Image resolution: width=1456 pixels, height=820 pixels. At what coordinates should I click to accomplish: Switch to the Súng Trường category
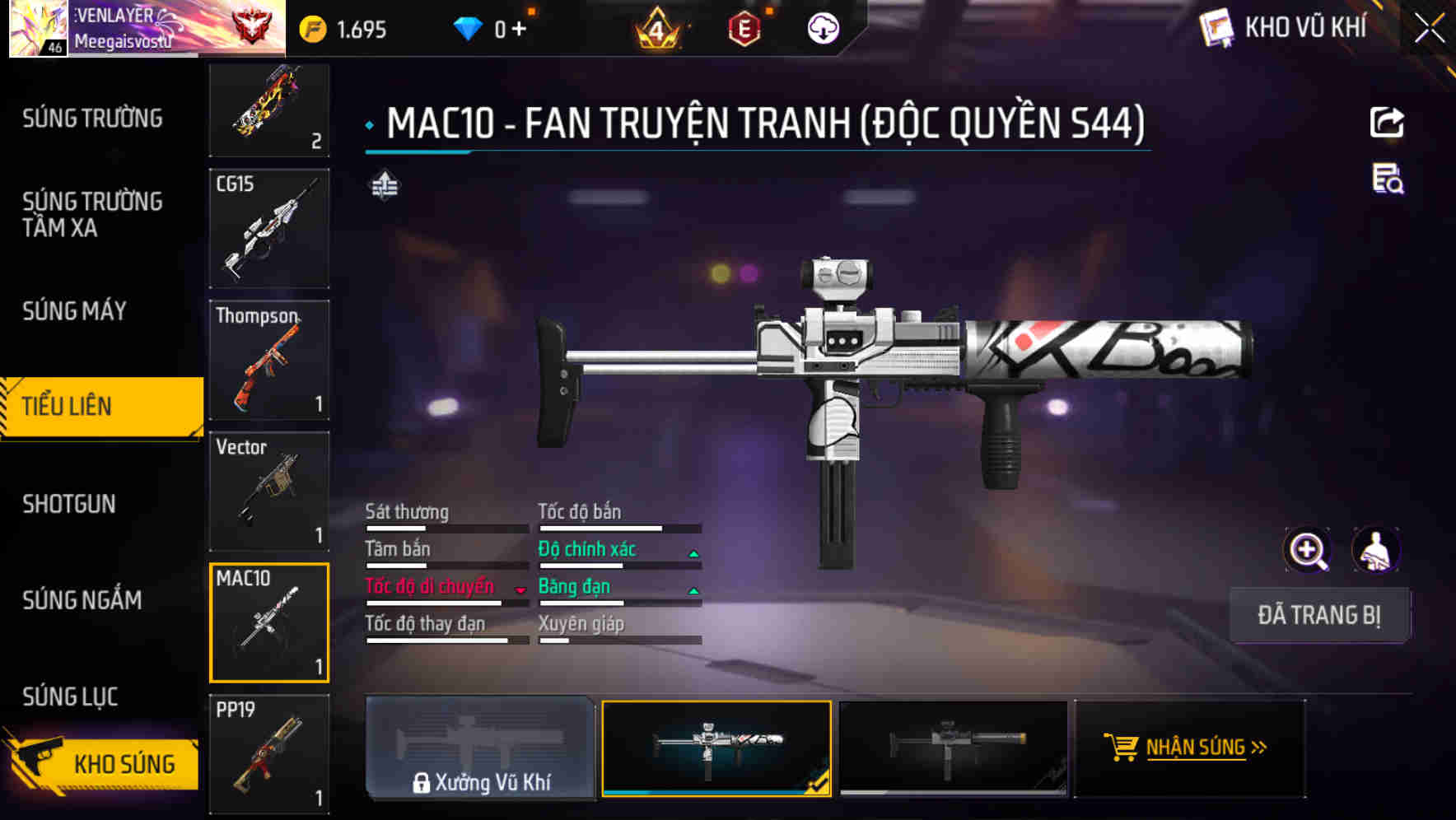pos(92,119)
